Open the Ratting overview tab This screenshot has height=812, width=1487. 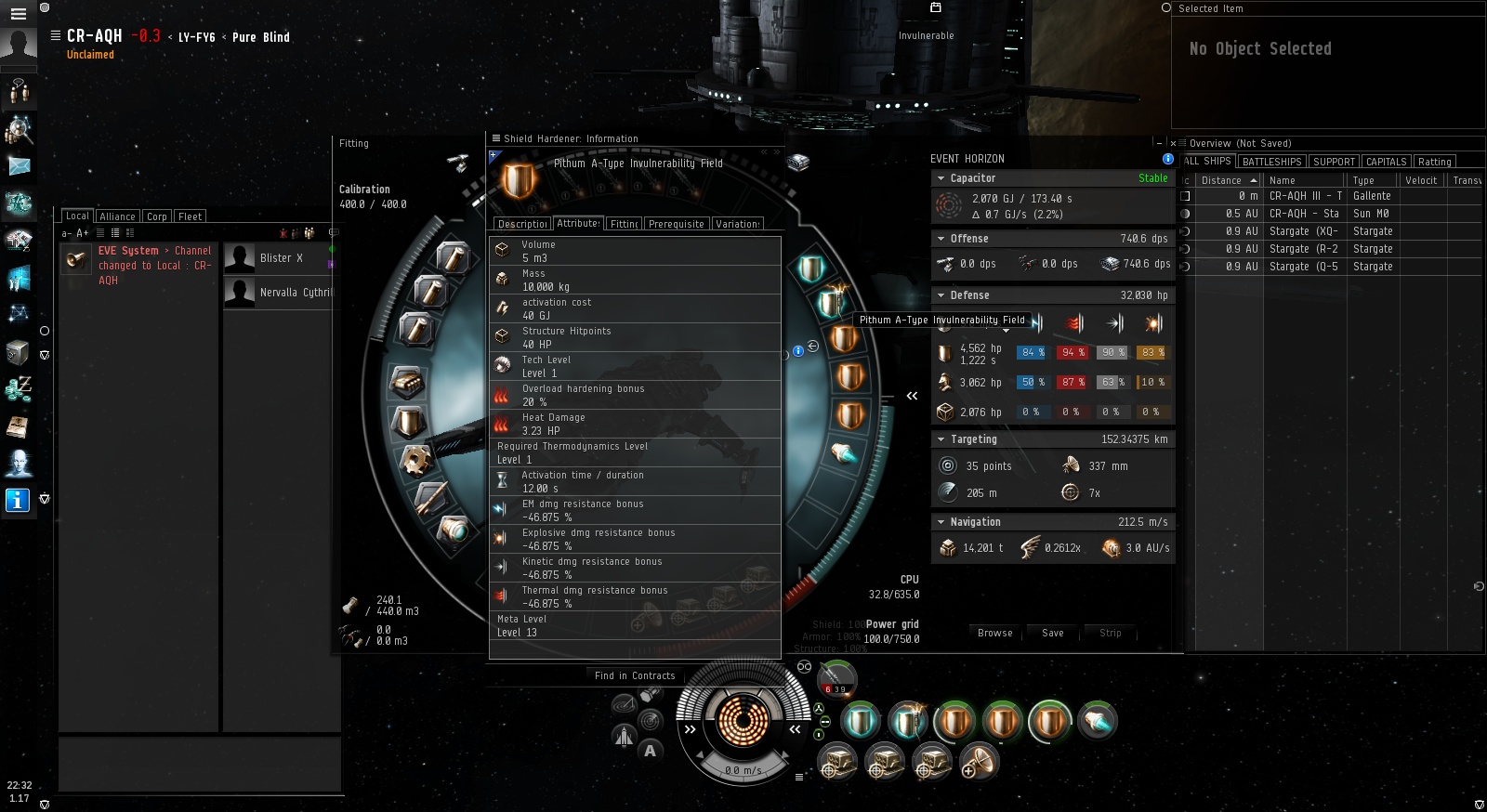pyautogui.click(x=1434, y=162)
